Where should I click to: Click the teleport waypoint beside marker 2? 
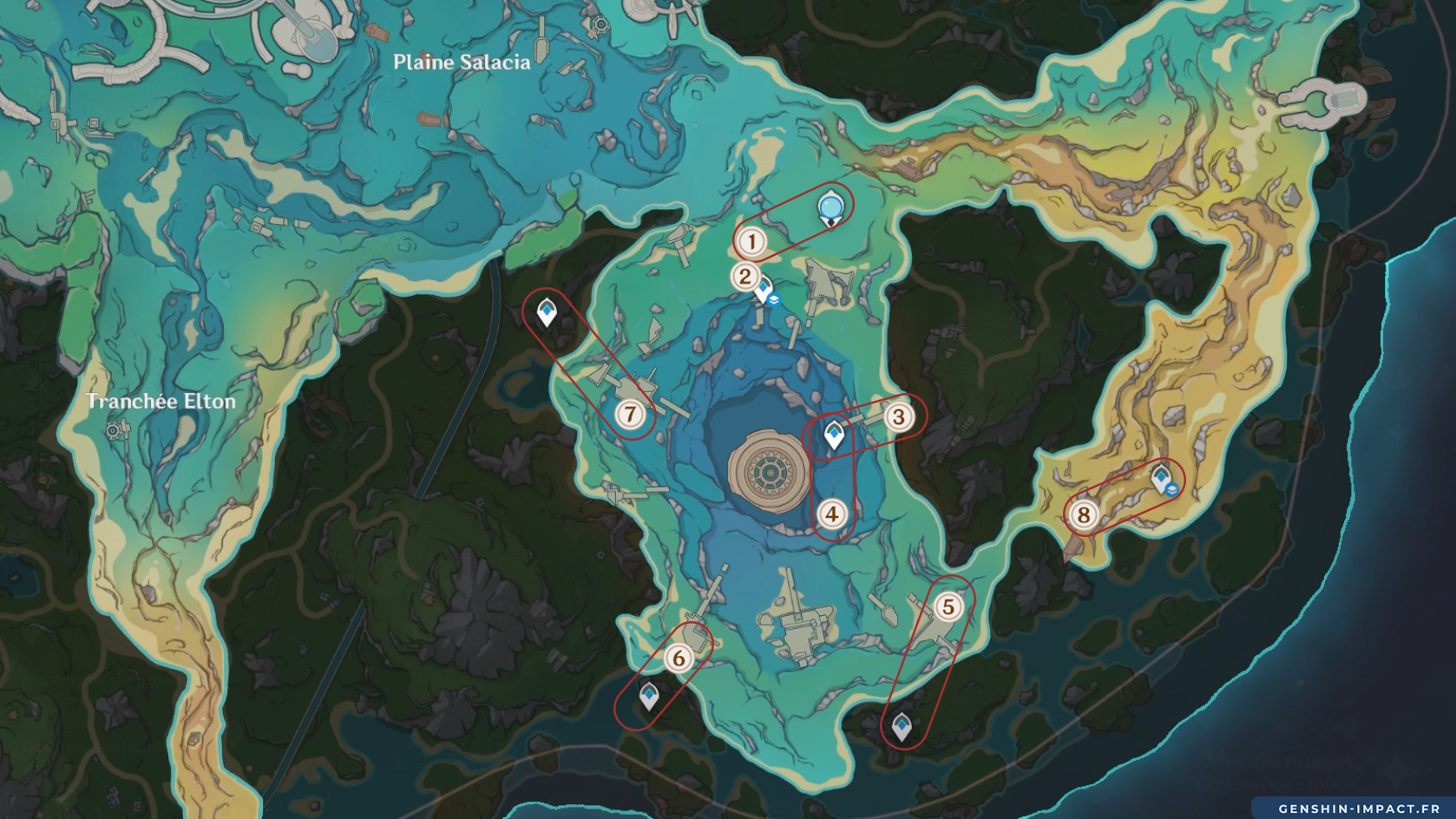(763, 290)
